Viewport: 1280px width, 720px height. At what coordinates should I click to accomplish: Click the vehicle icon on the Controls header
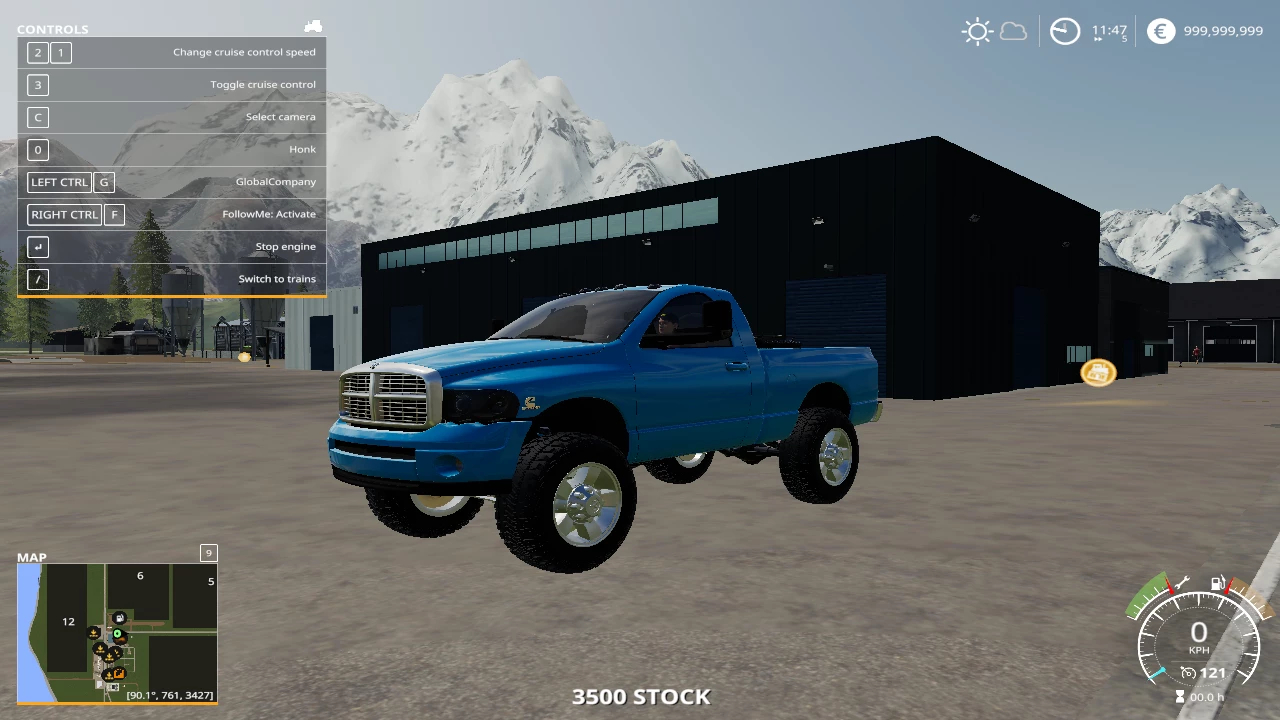tap(313, 27)
